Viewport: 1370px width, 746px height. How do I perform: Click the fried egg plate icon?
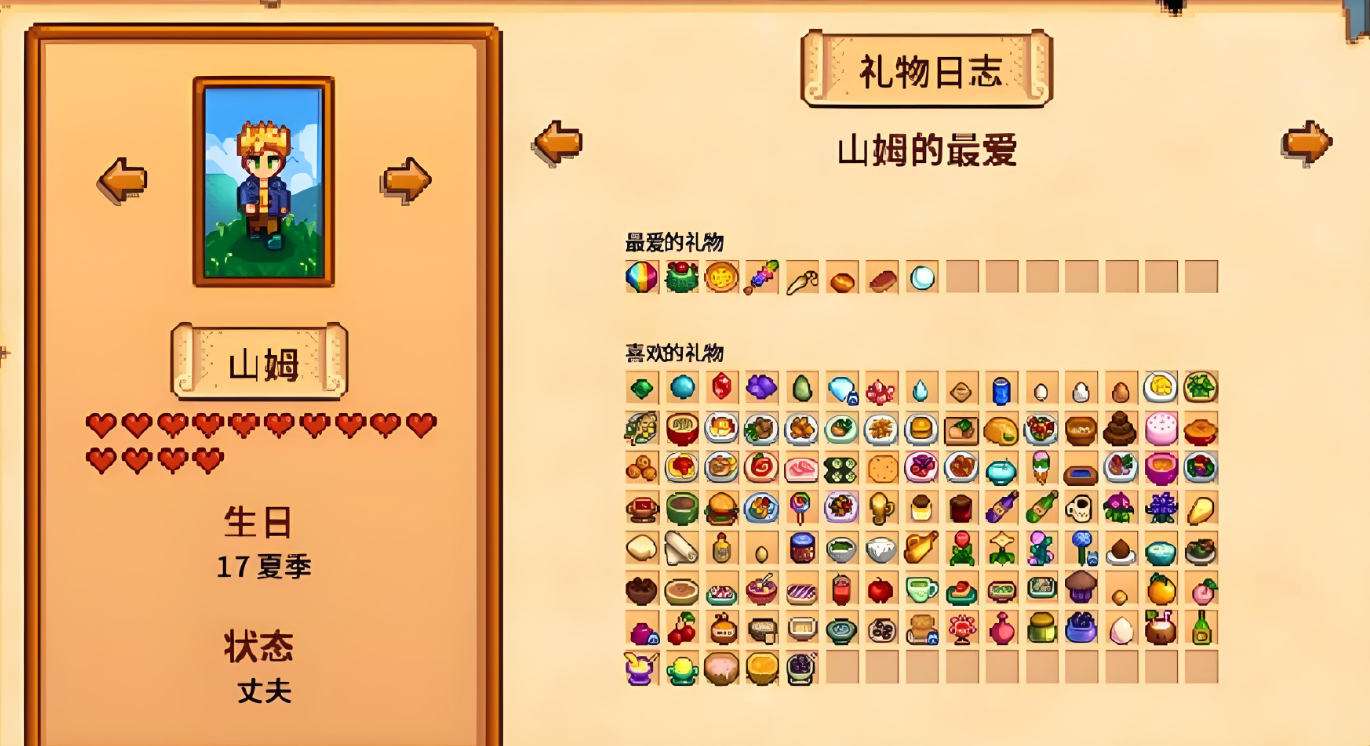tap(1160, 388)
